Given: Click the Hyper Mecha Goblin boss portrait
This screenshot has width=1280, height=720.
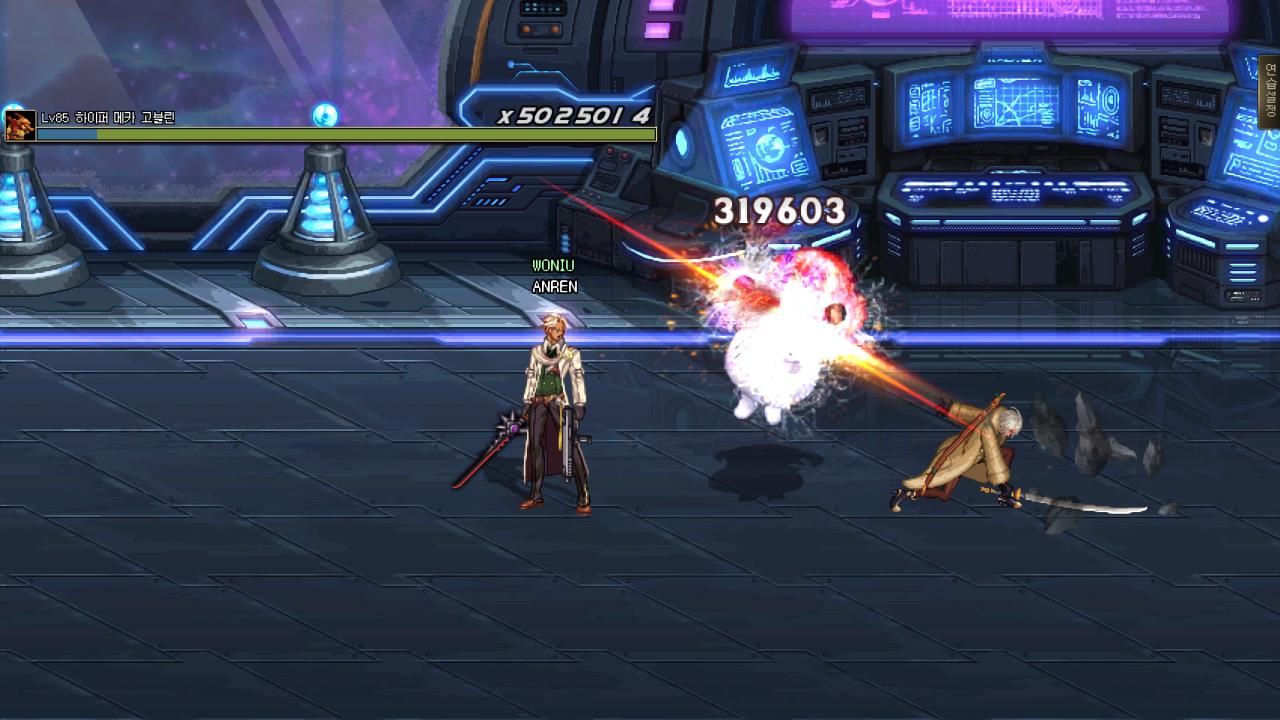Looking at the screenshot, I should tap(20, 126).
